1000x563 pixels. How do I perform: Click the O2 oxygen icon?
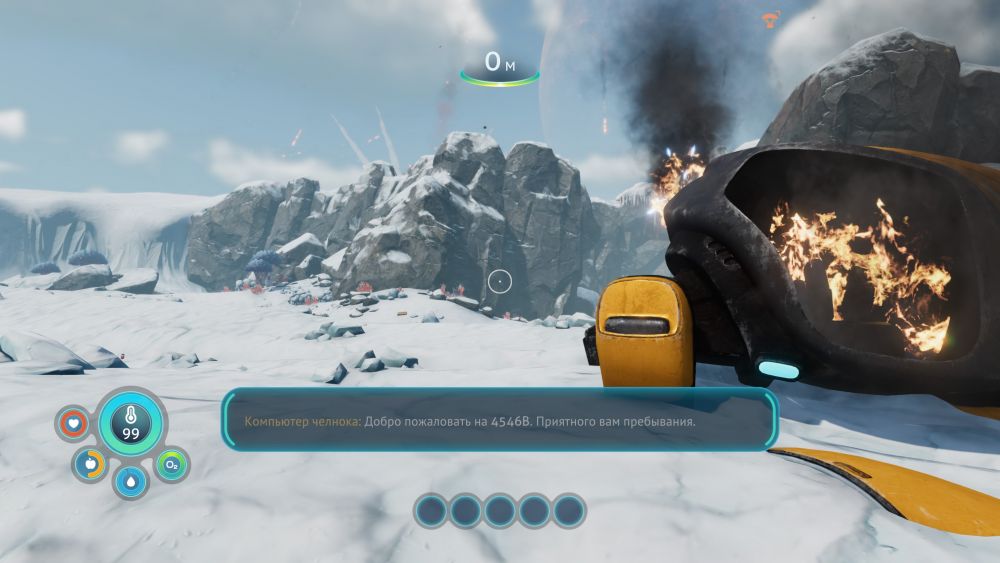171,465
